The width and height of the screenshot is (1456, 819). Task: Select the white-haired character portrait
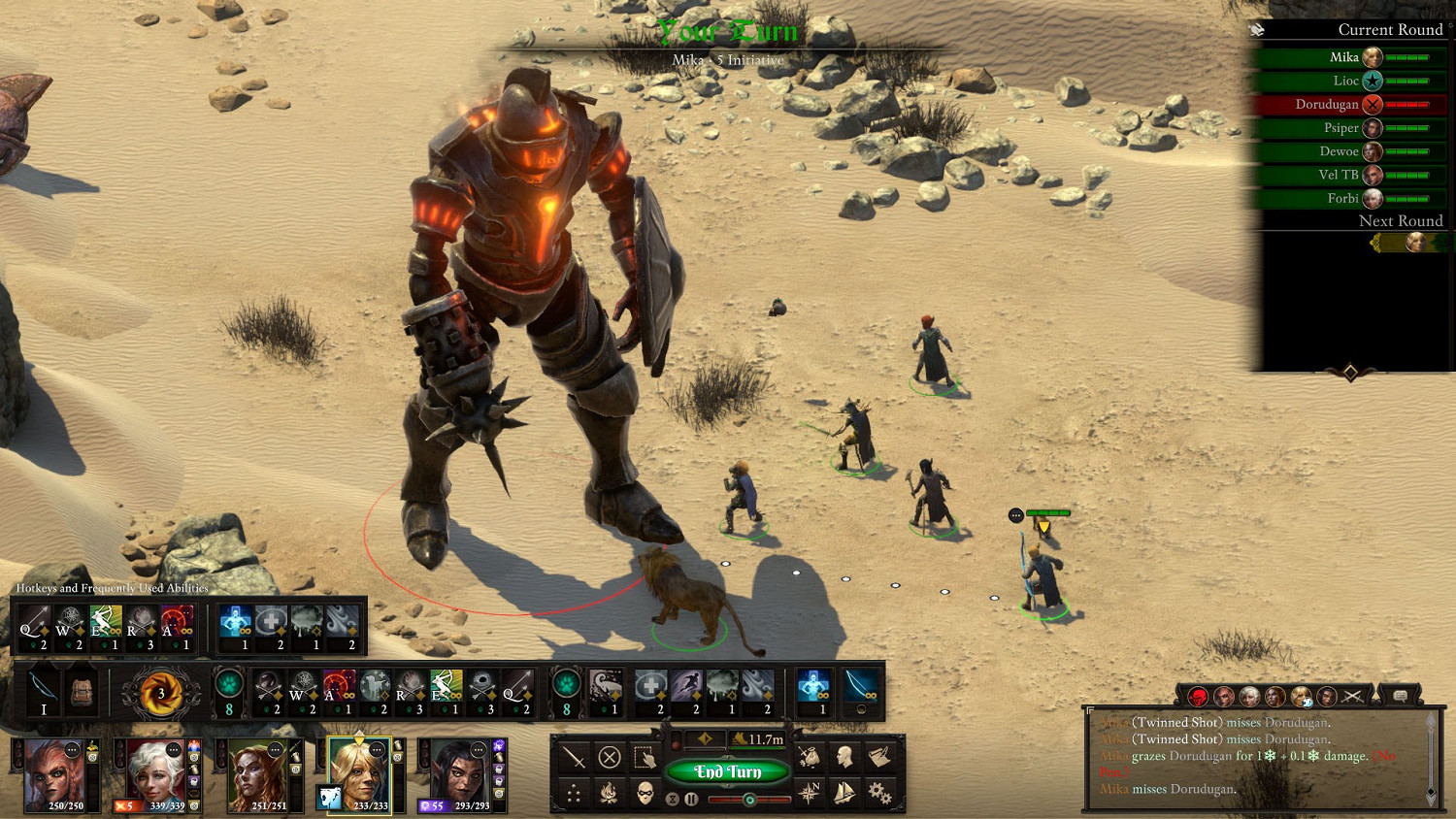(155, 774)
